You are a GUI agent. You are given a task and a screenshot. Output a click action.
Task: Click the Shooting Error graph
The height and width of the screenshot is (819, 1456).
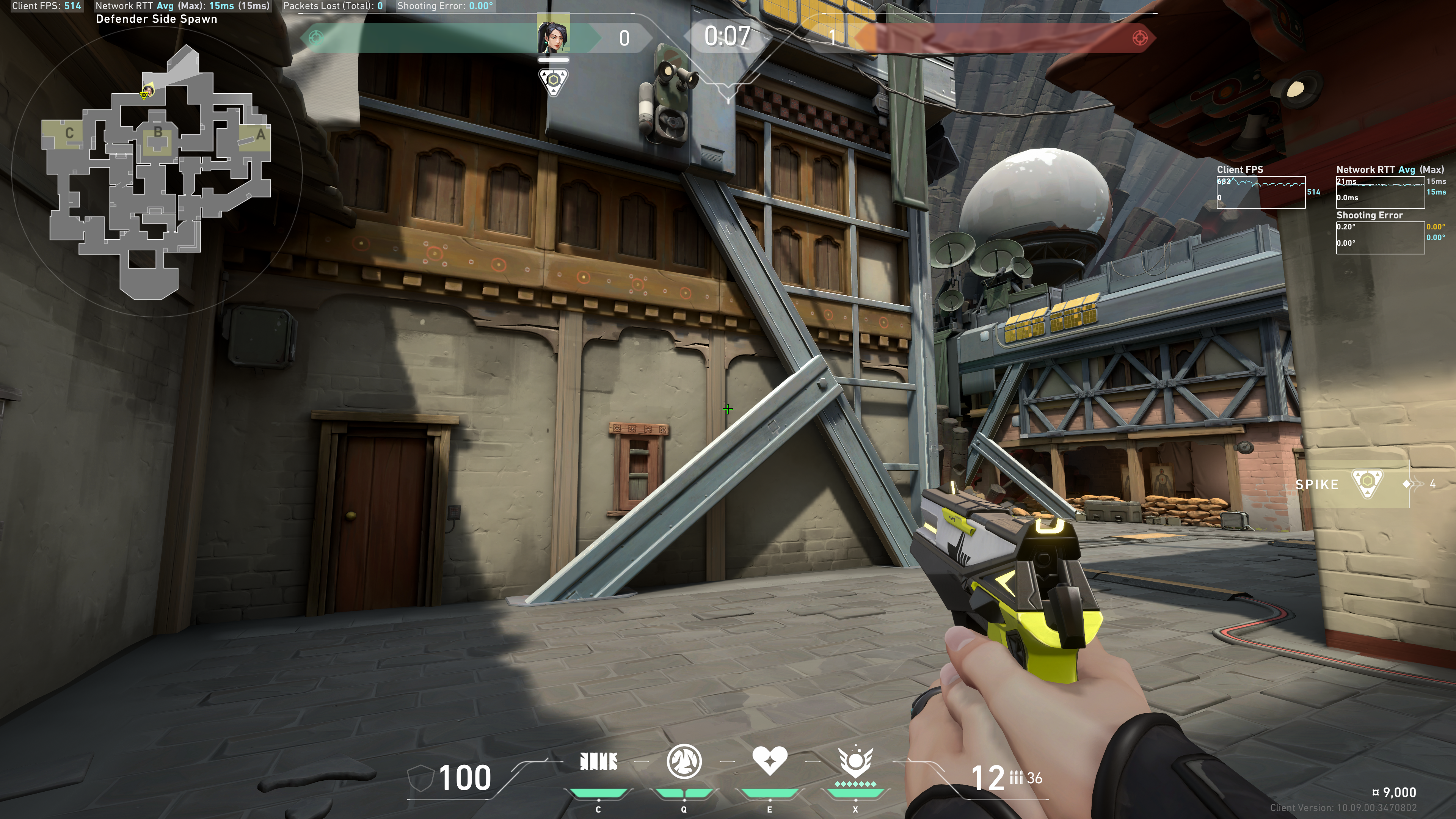click(1380, 237)
